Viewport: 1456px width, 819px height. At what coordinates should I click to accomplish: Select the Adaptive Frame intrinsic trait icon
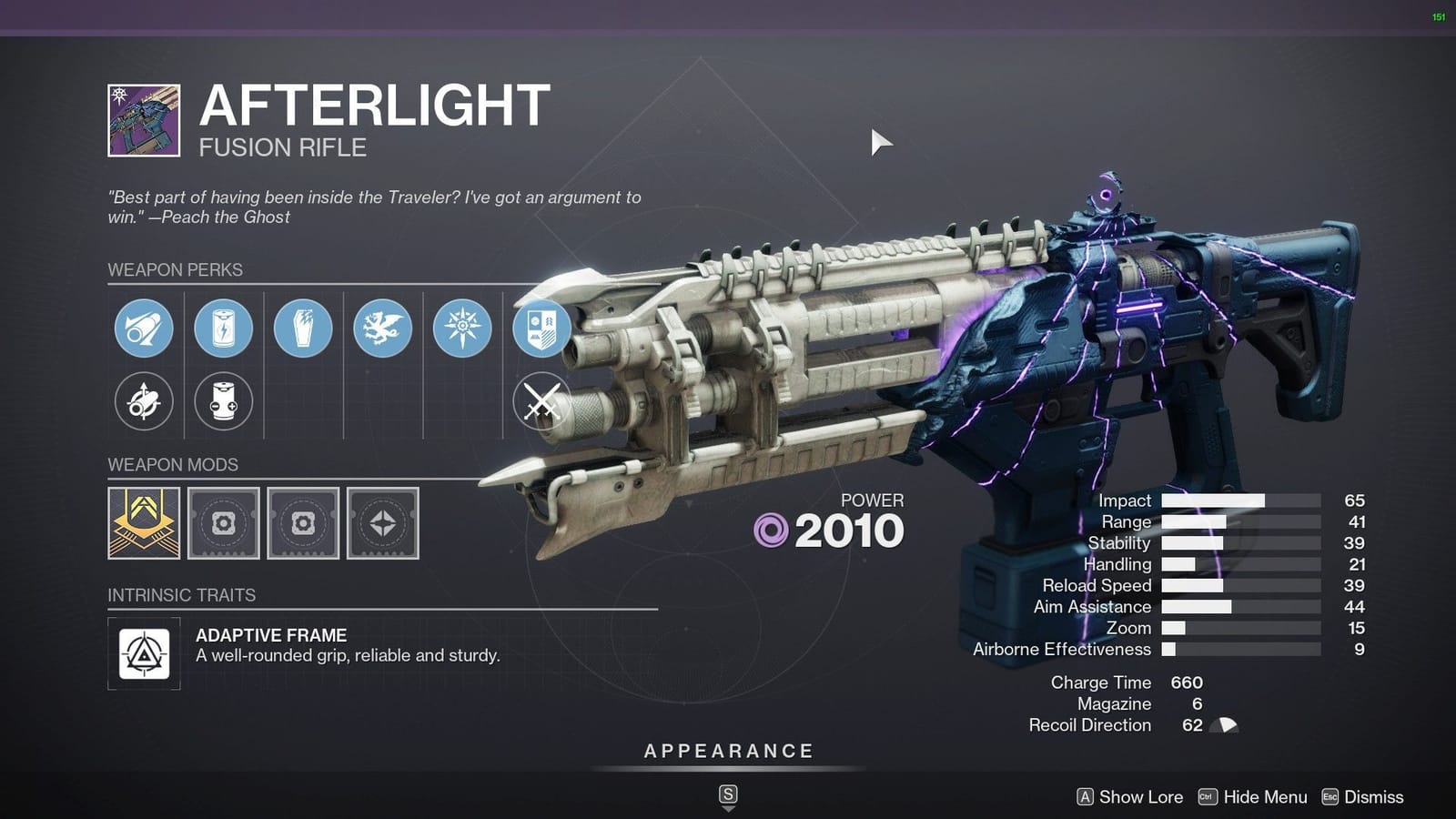point(146,653)
